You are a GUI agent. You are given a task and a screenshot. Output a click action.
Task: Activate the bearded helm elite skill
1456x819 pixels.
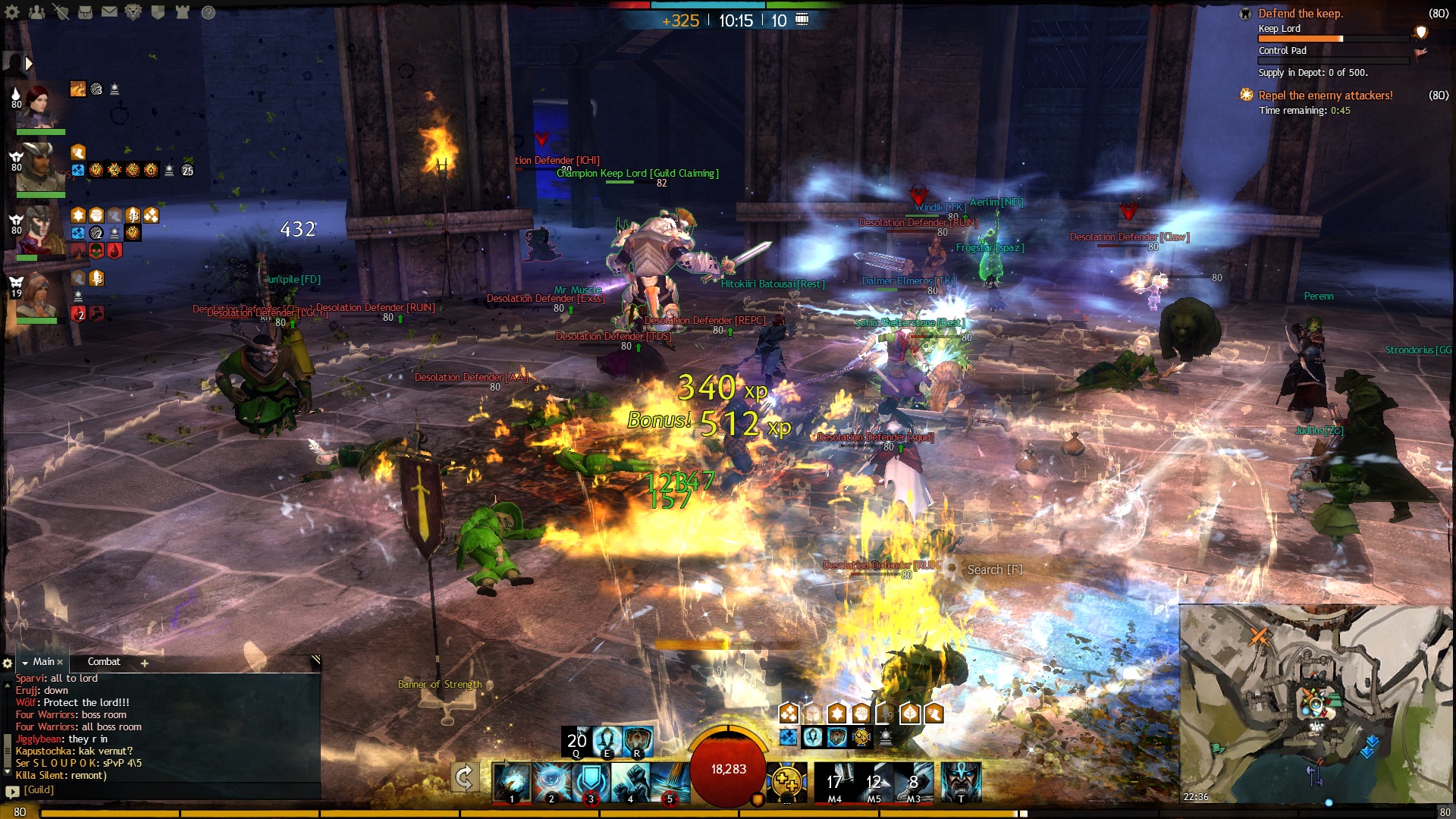[x=961, y=781]
